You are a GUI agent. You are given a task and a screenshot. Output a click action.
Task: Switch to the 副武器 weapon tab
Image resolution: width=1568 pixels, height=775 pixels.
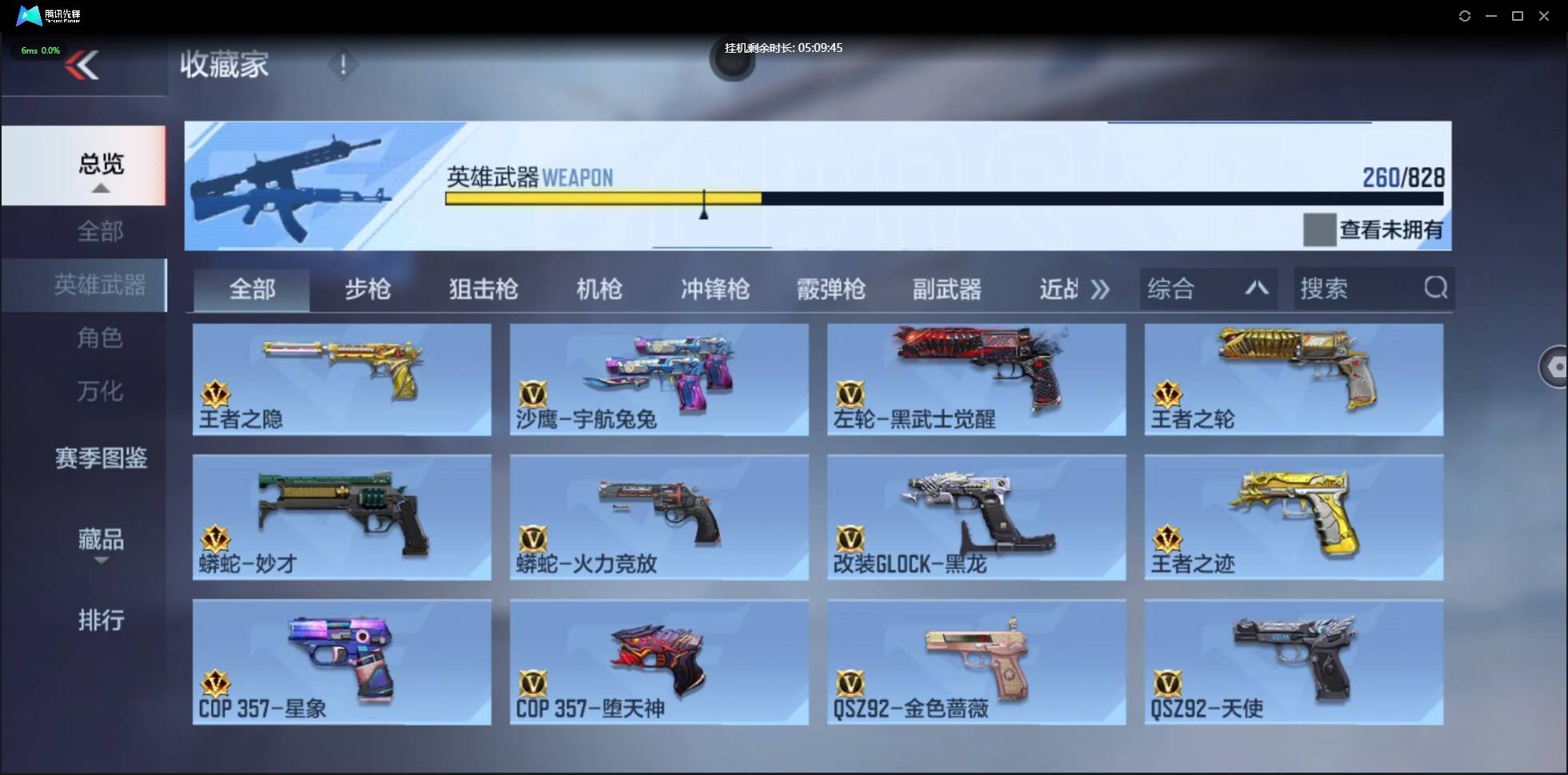pyautogui.click(x=946, y=289)
